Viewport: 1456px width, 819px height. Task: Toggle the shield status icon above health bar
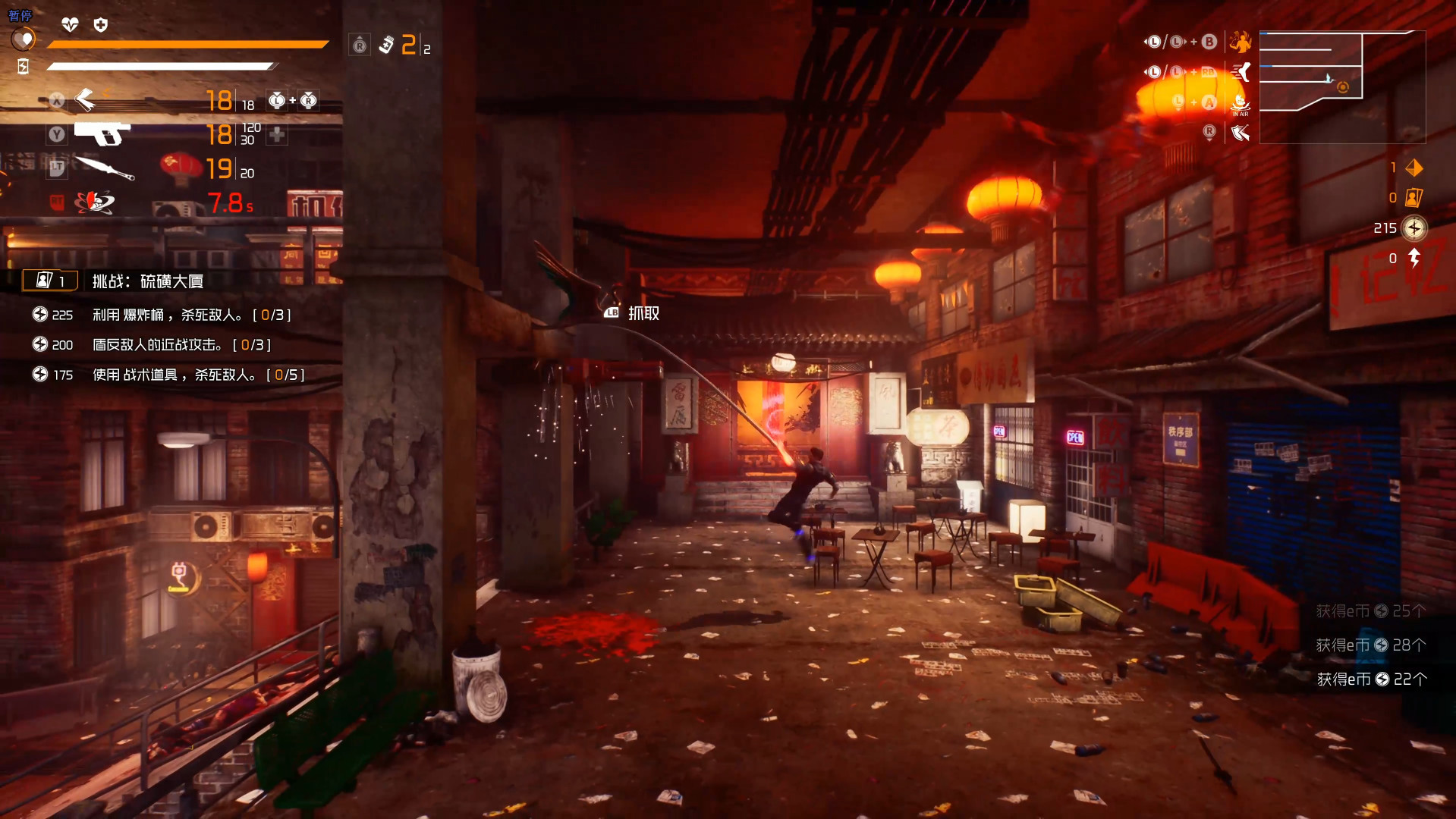pyautogui.click(x=99, y=24)
